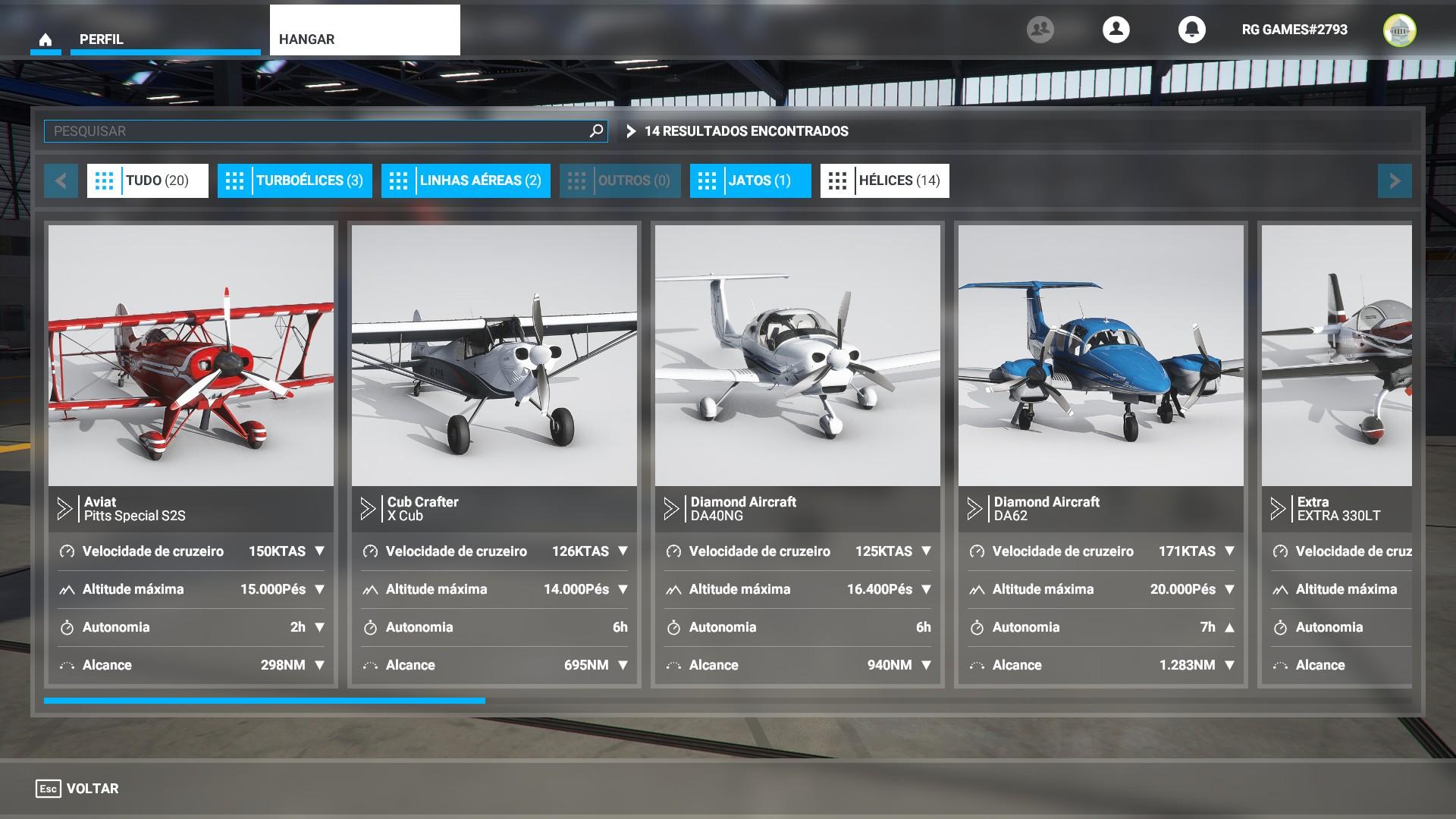Viewport: 1456px width, 819px height.
Task: Open the Alcance dropdown on the DA62 card
Action: [x=1228, y=665]
